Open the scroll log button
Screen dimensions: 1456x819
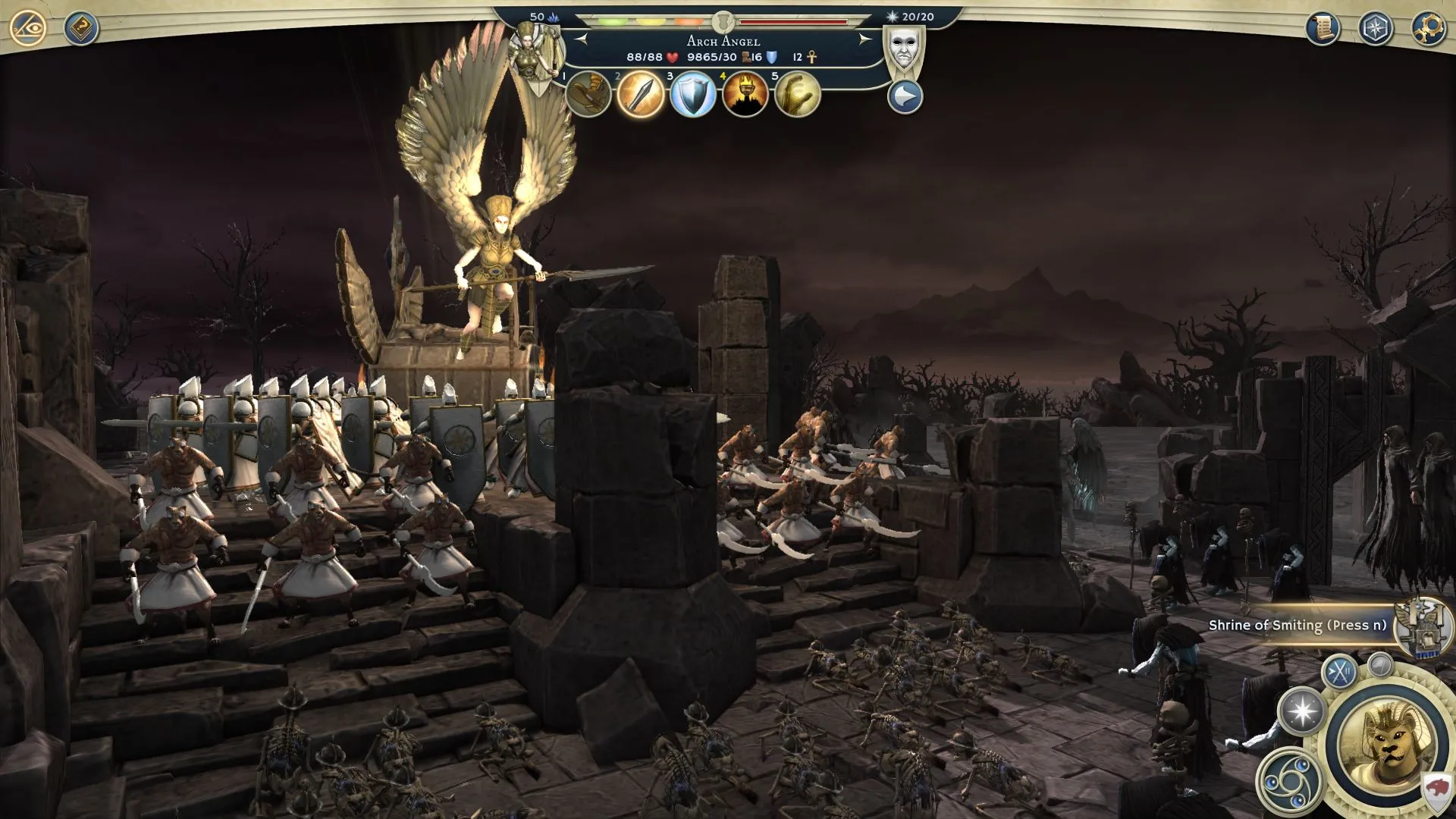[1322, 29]
